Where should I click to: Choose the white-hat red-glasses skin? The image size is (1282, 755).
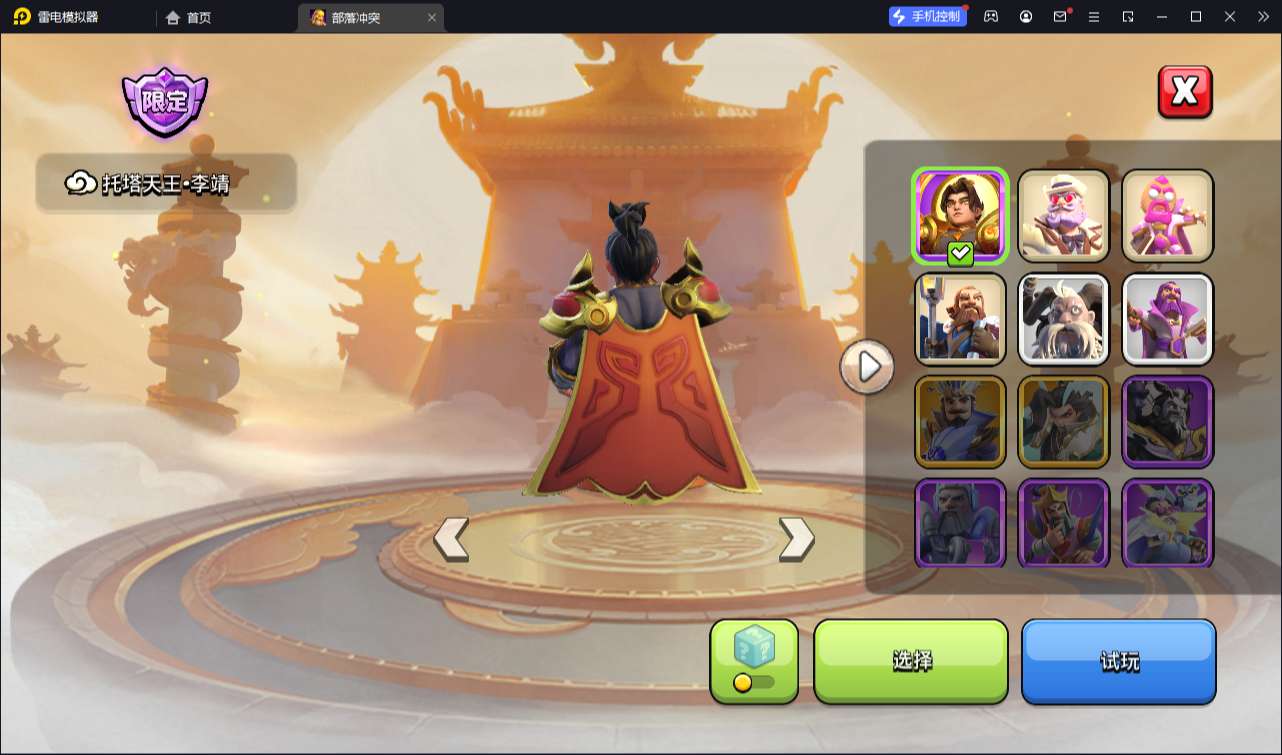1064,215
